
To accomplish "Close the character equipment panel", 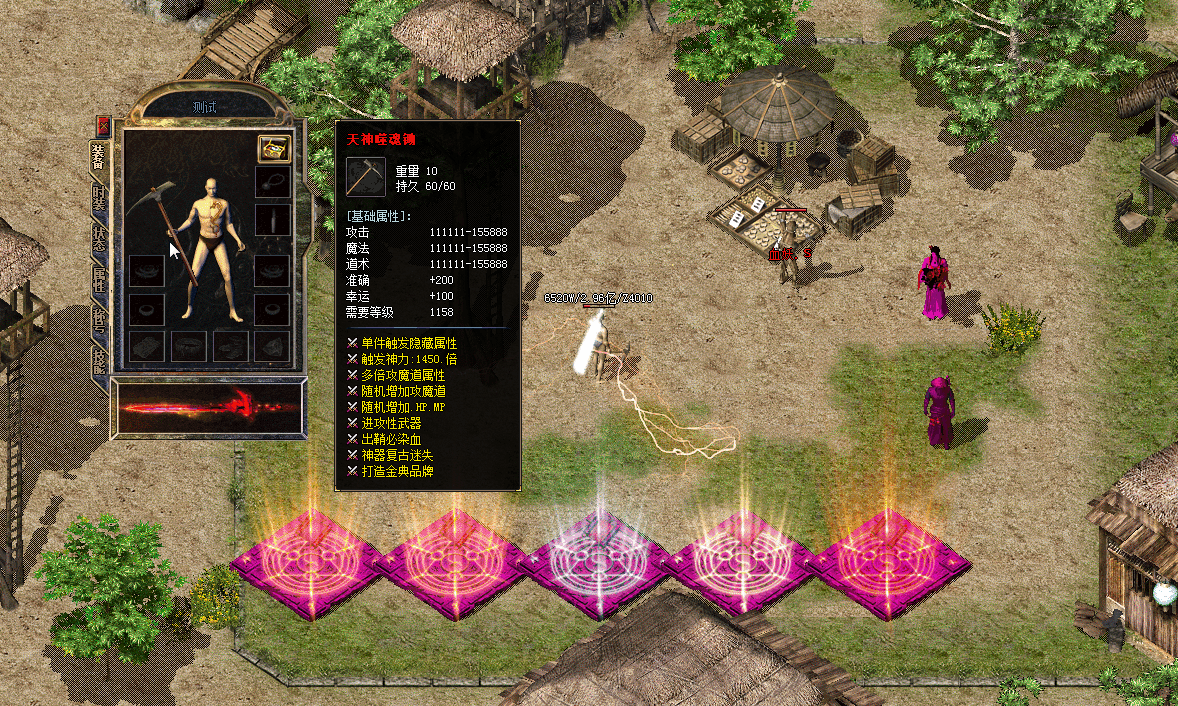I will pos(102,126).
